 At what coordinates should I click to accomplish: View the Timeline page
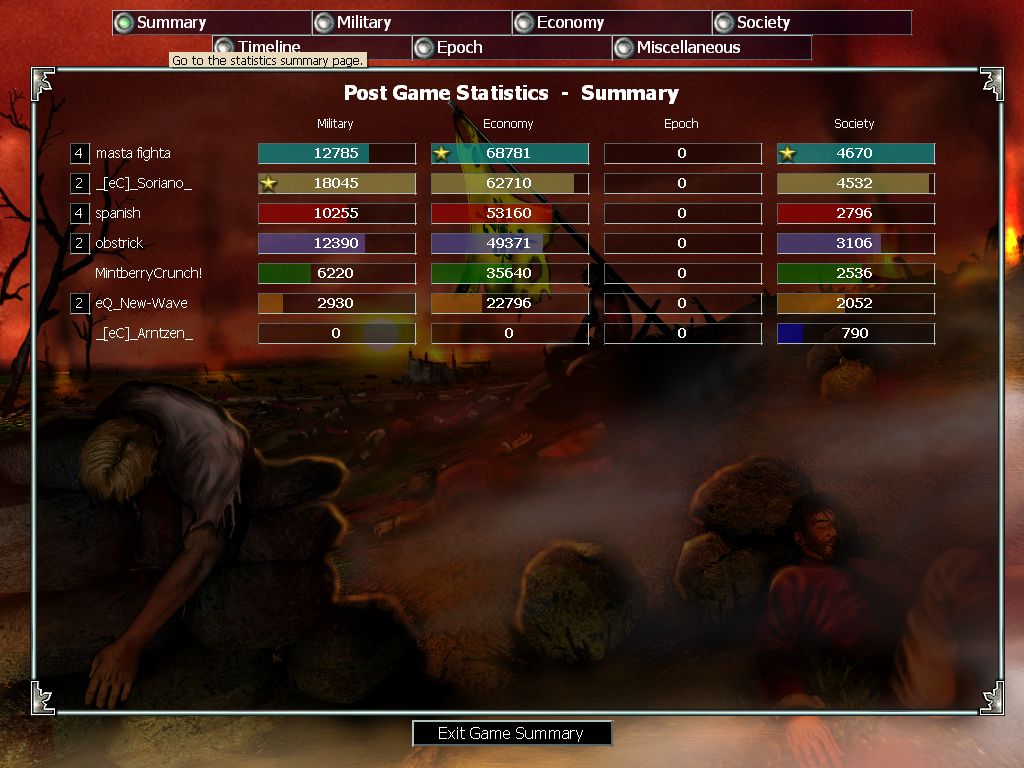click(x=311, y=47)
